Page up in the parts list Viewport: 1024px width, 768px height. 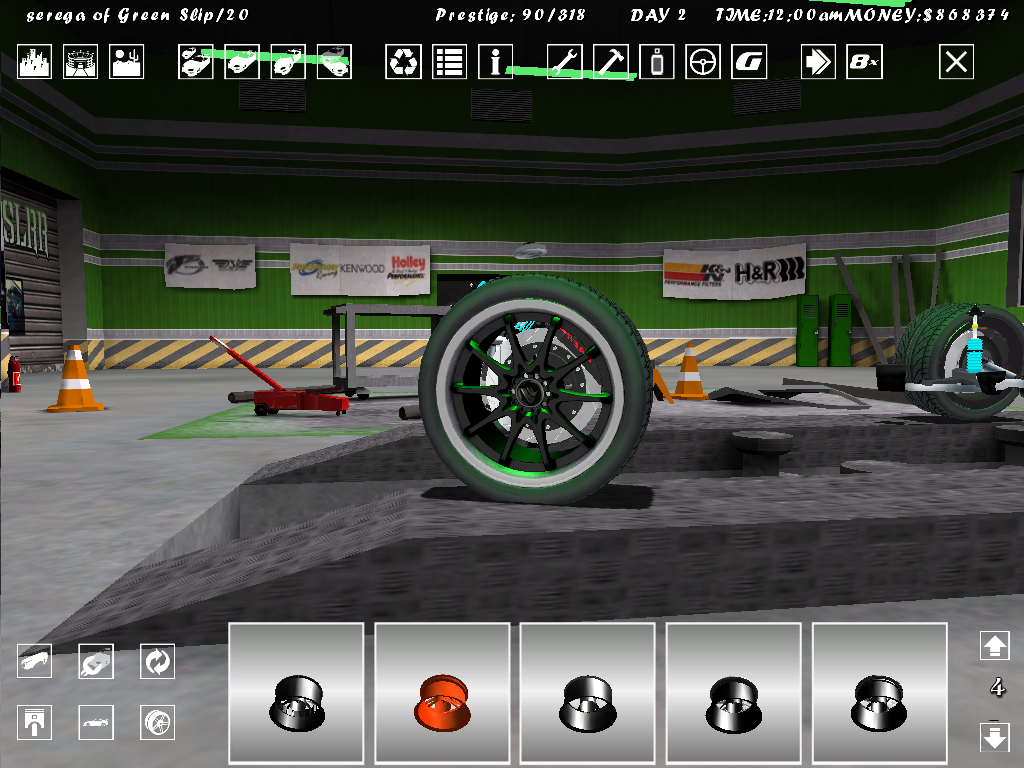coord(994,646)
